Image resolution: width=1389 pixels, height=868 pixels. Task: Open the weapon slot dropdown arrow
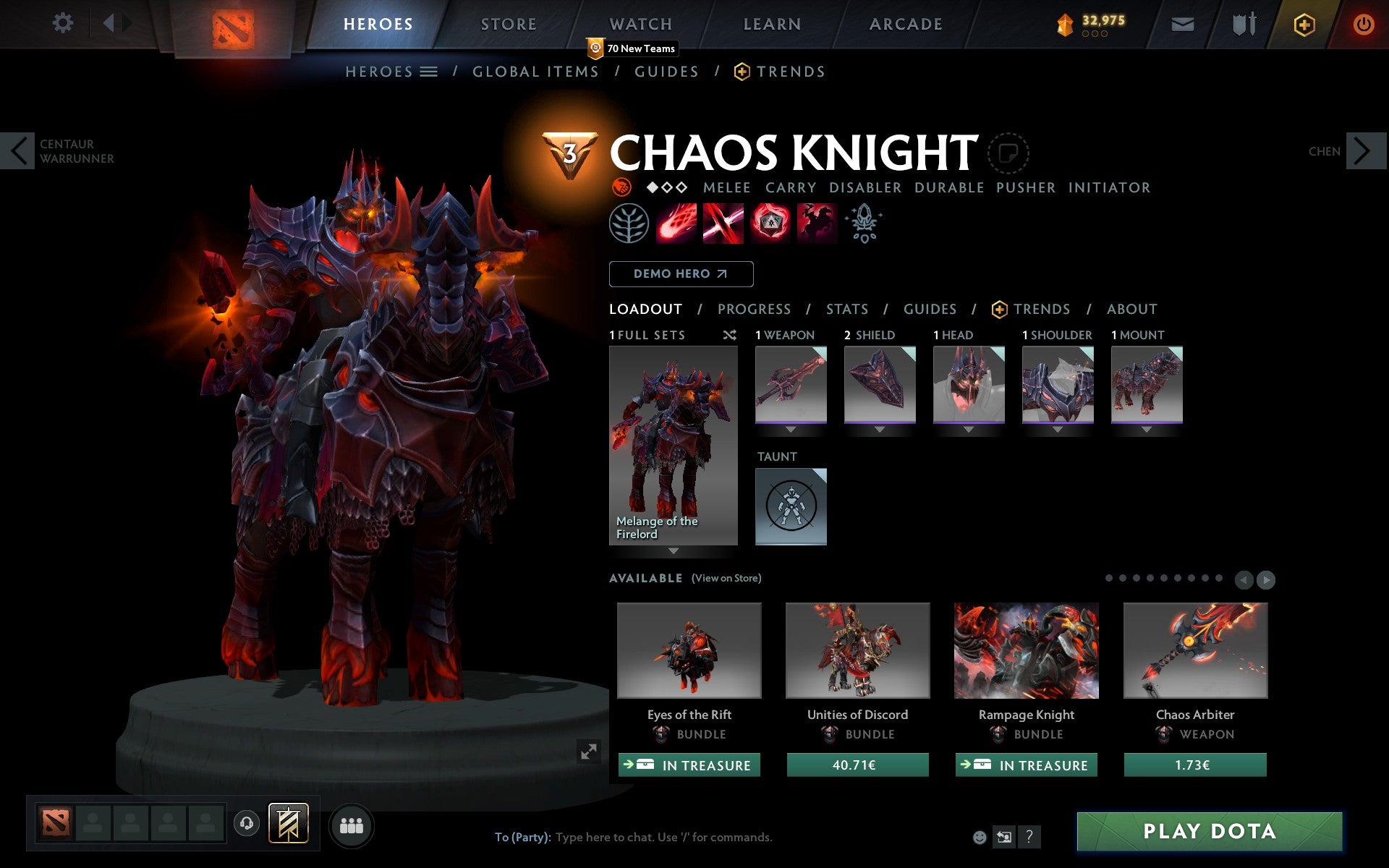pyautogui.click(x=790, y=428)
